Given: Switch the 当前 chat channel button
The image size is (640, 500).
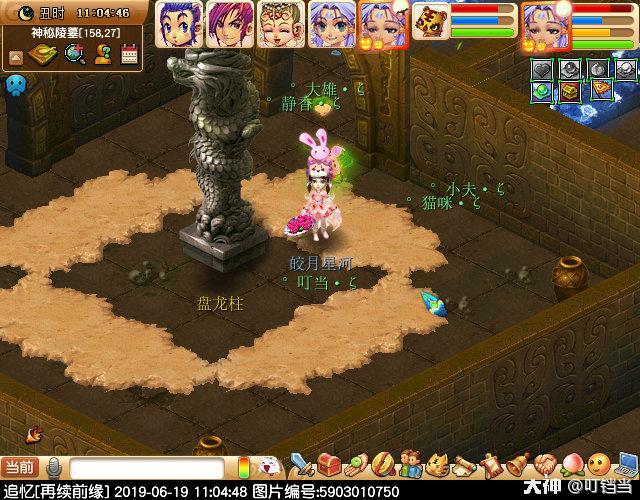Looking at the screenshot, I should [19, 468].
